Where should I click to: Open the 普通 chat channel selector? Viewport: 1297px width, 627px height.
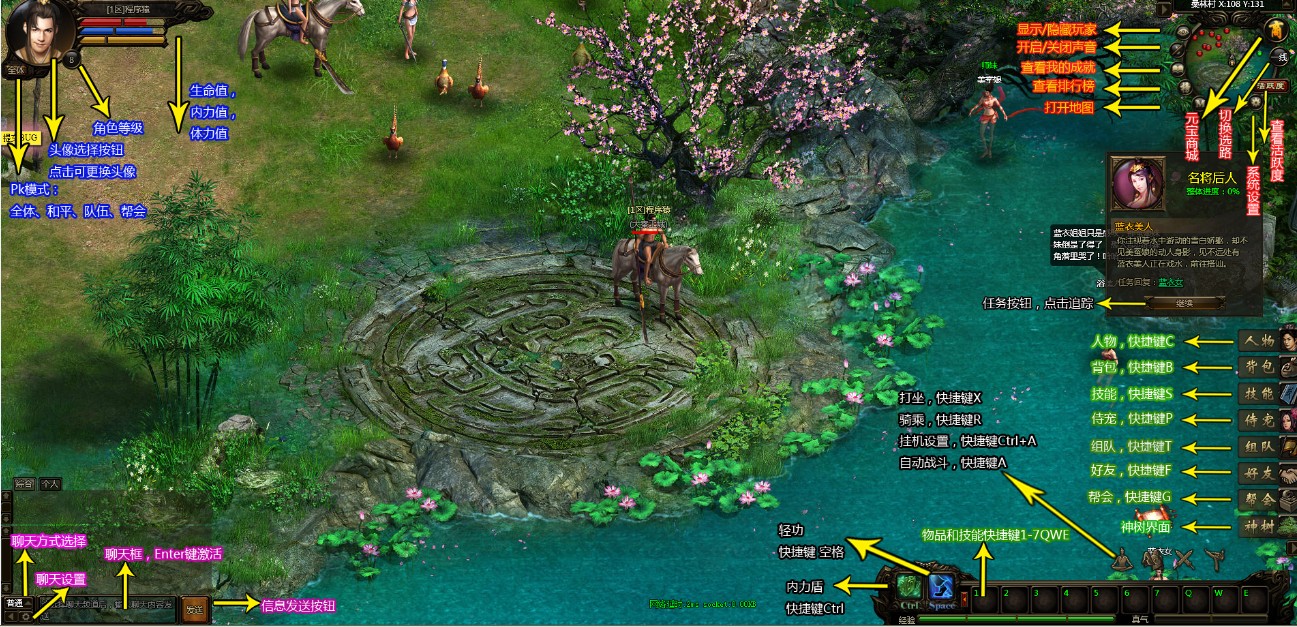click(x=18, y=604)
